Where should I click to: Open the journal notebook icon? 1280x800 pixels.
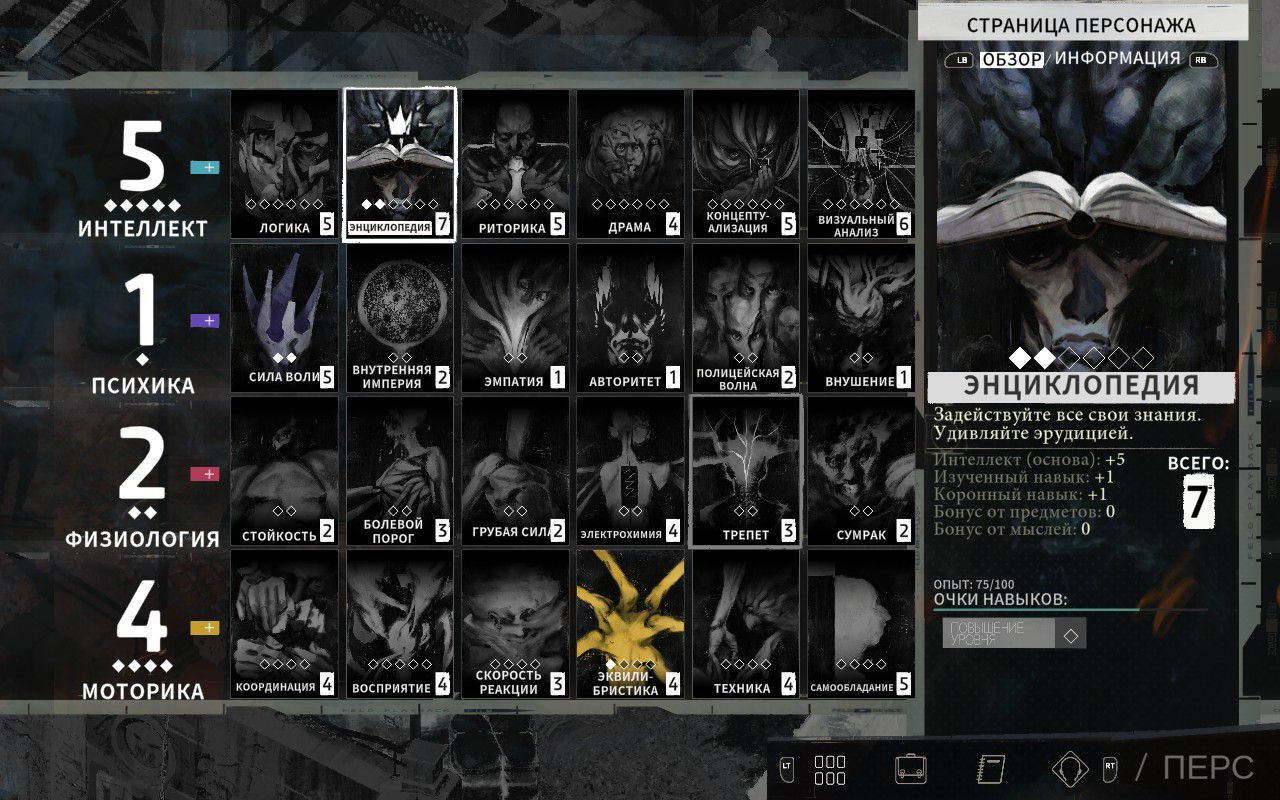pos(989,768)
